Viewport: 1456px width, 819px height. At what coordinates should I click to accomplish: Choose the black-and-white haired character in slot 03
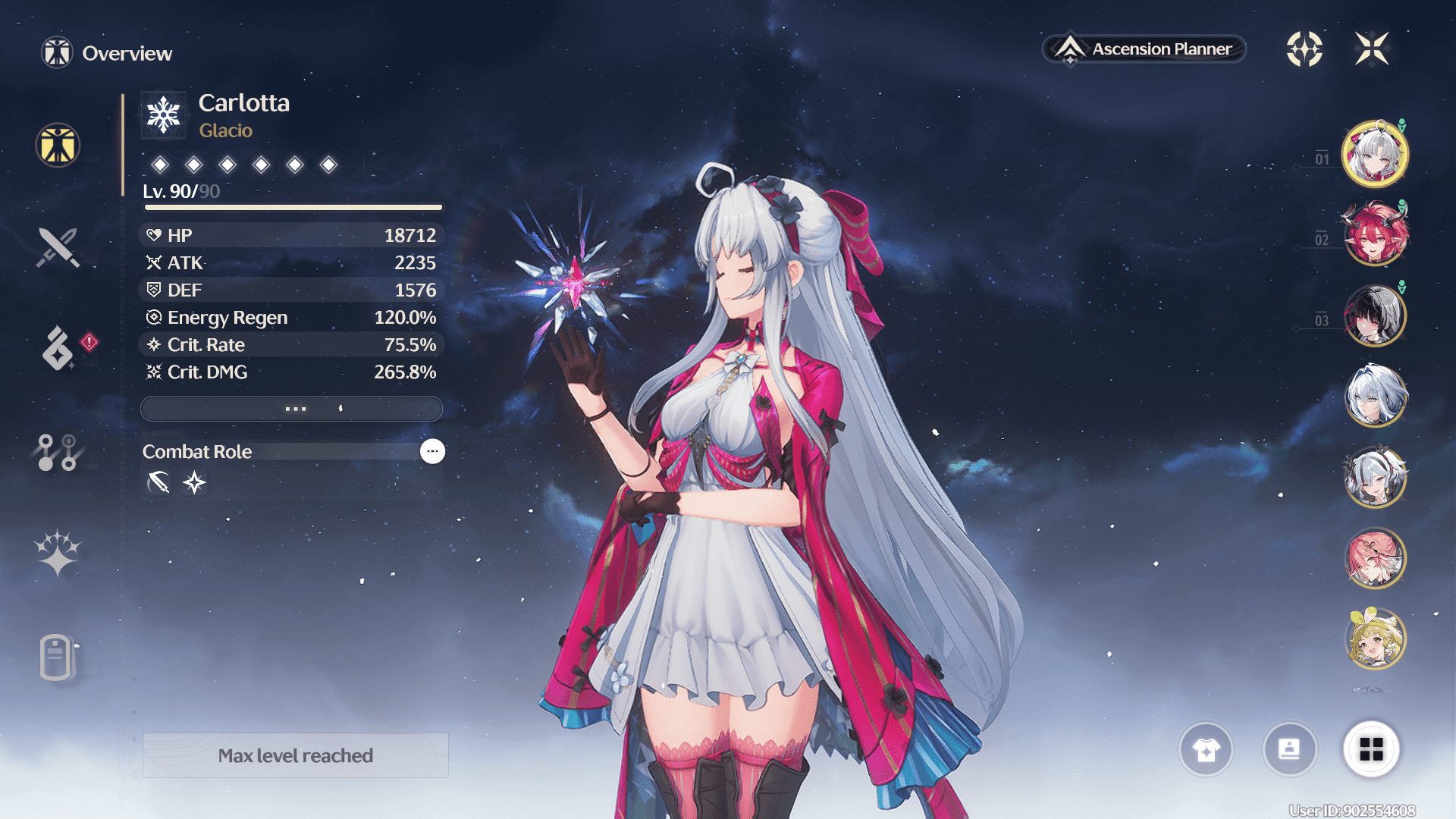point(1375,315)
